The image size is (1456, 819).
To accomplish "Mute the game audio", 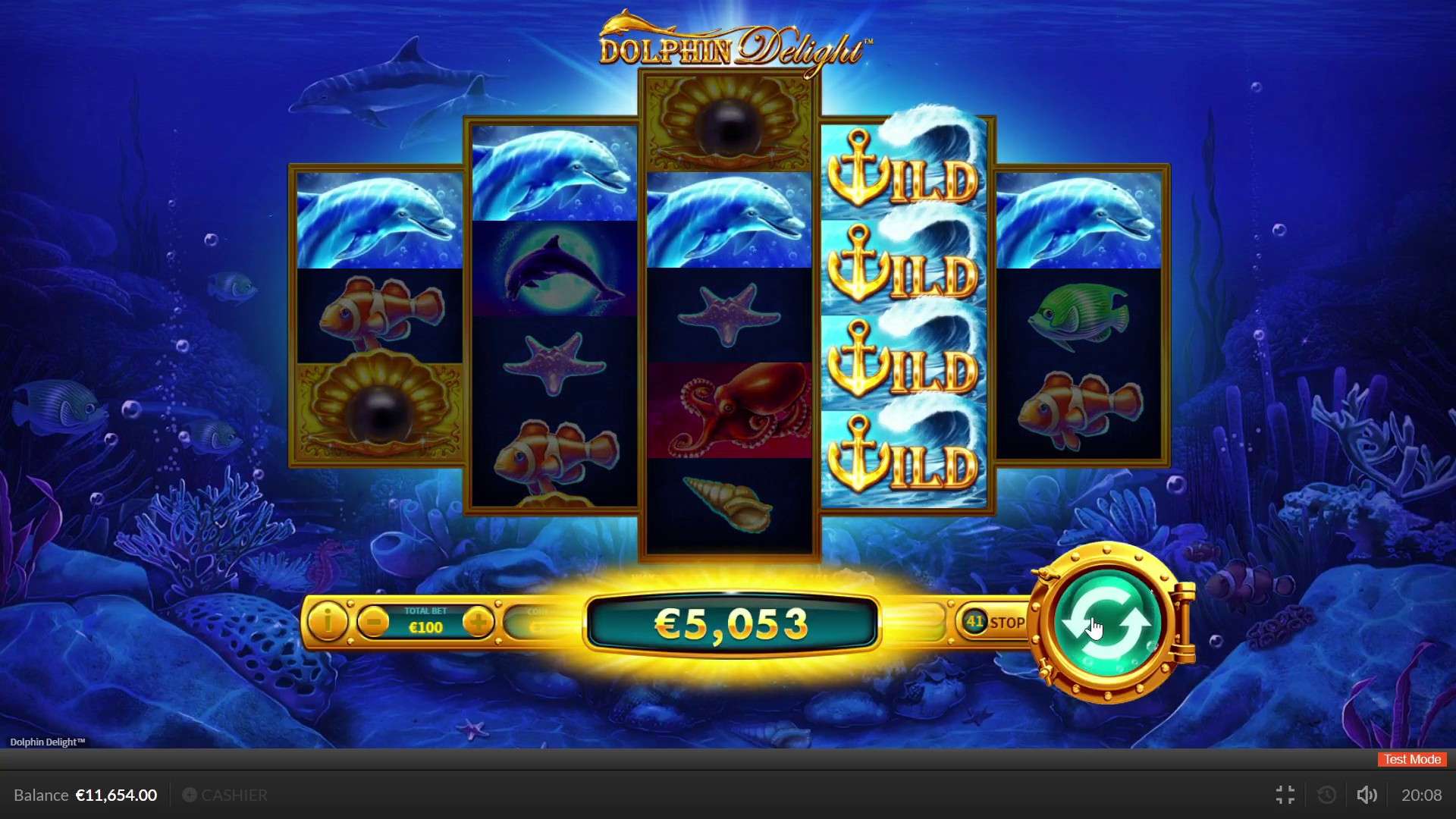I will point(1367,795).
